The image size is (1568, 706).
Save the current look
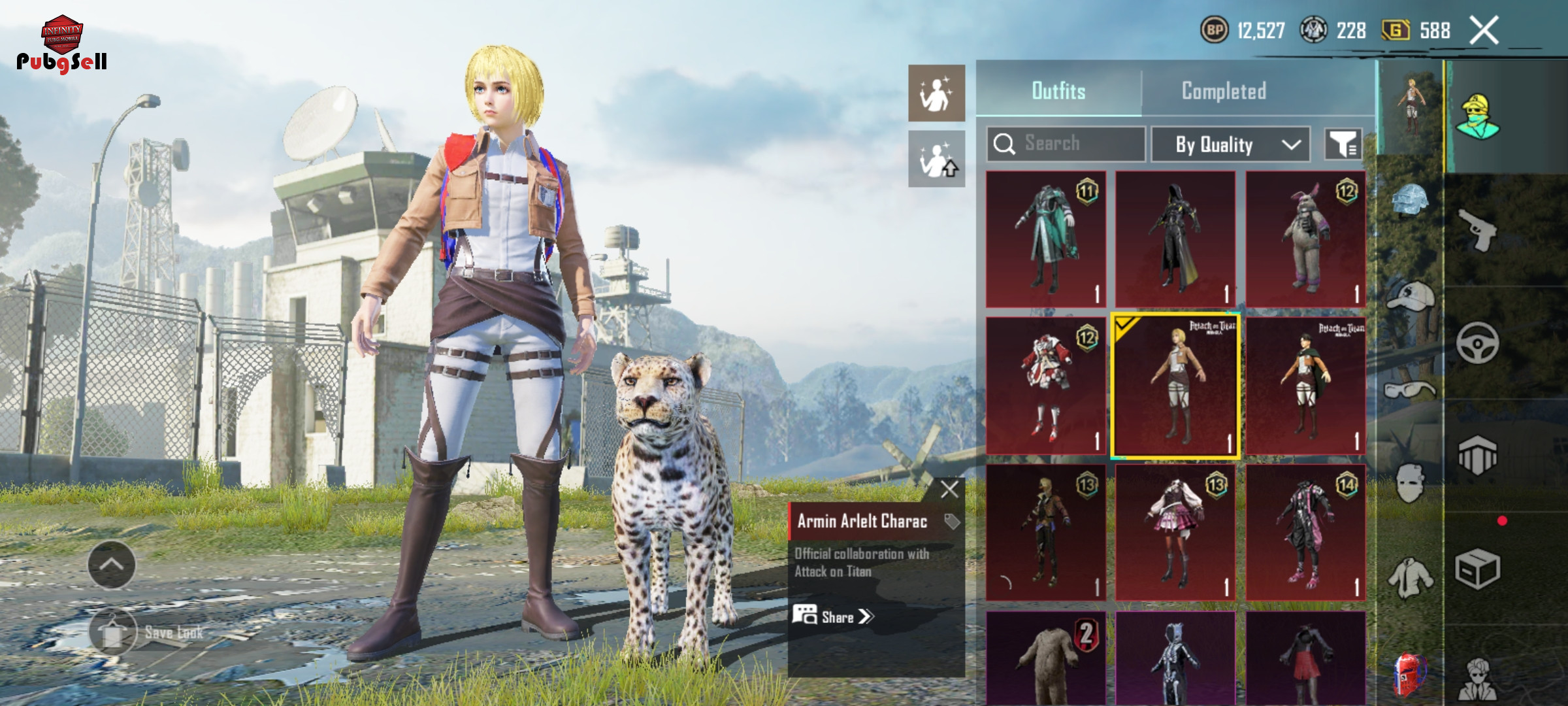[113, 632]
